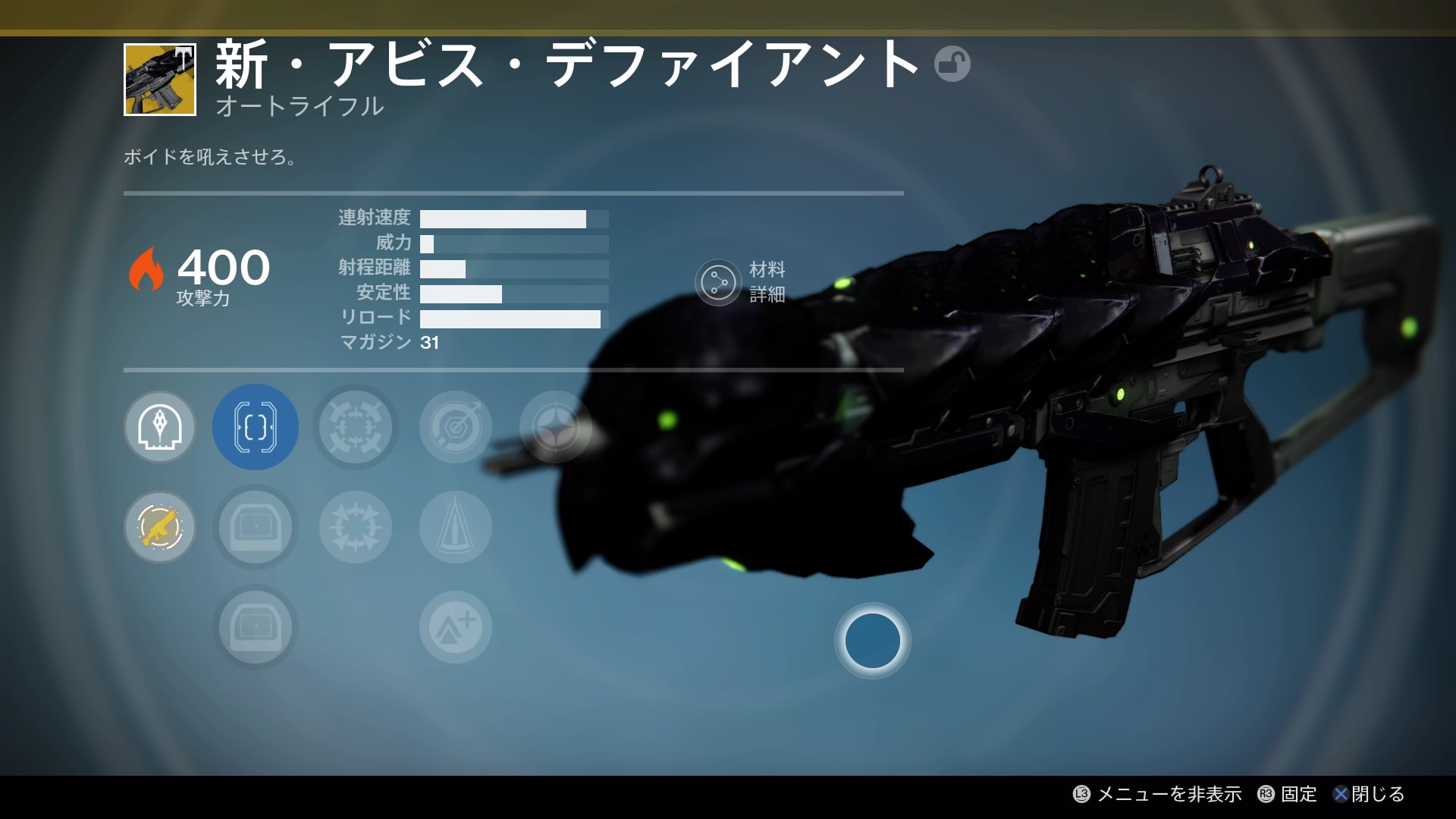Click the weapon thumbnail beside the title

160,80
